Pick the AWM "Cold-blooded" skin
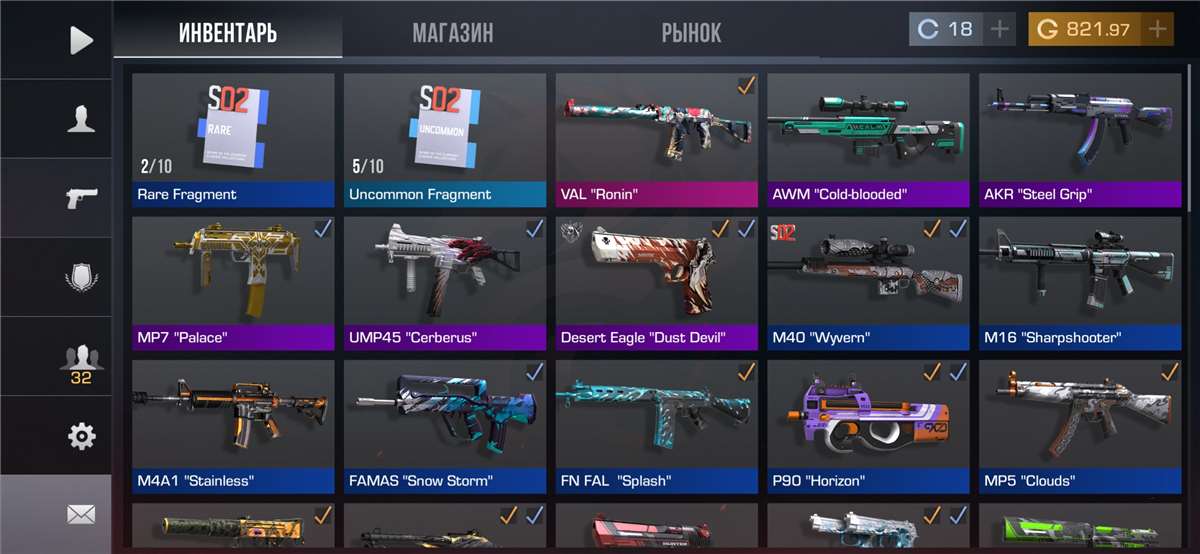The width and height of the screenshot is (1200, 554). pos(868,139)
